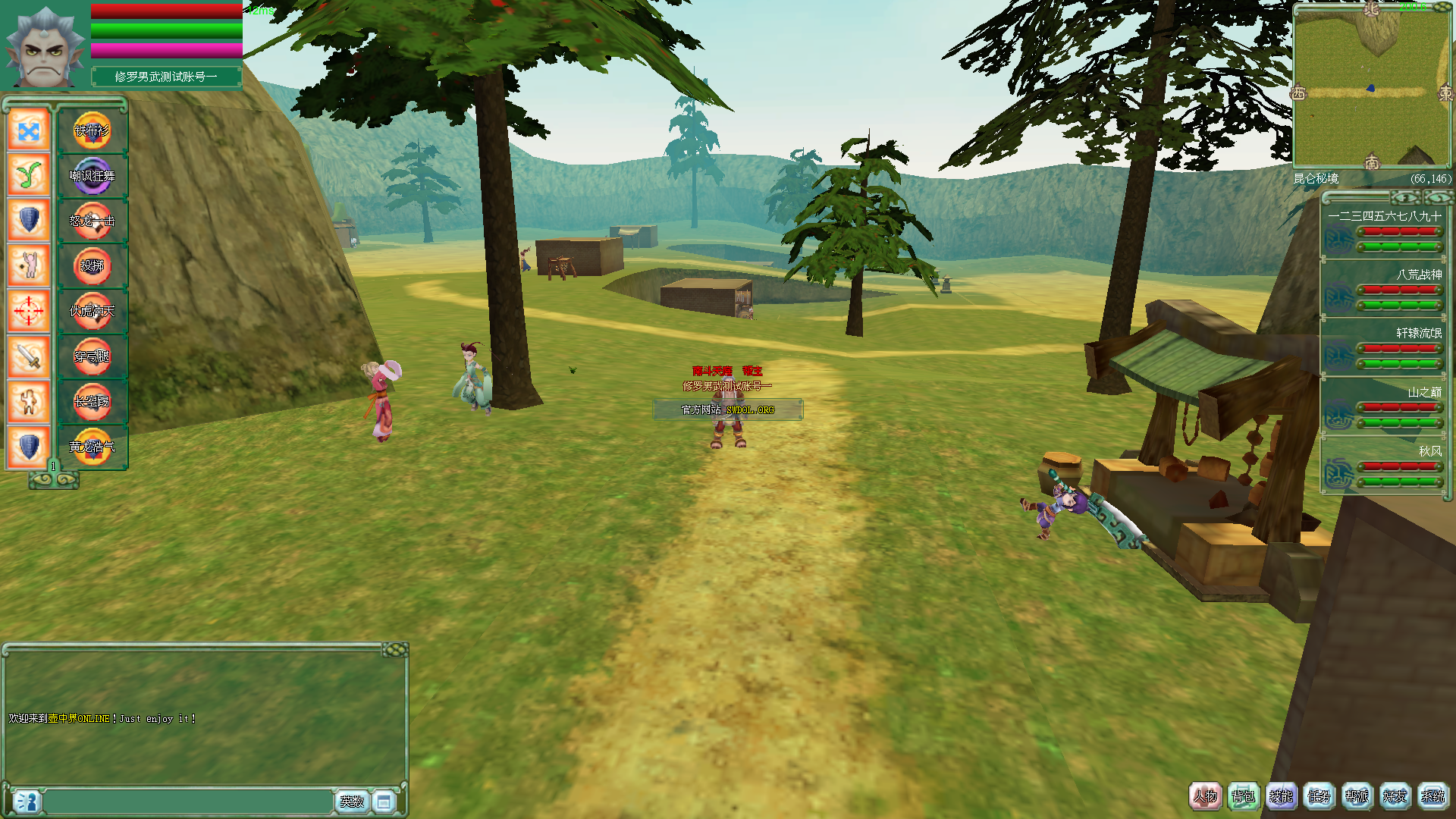Click inside the chat input field
Screen dimensions: 1456x819
pyautogui.click(x=190, y=800)
